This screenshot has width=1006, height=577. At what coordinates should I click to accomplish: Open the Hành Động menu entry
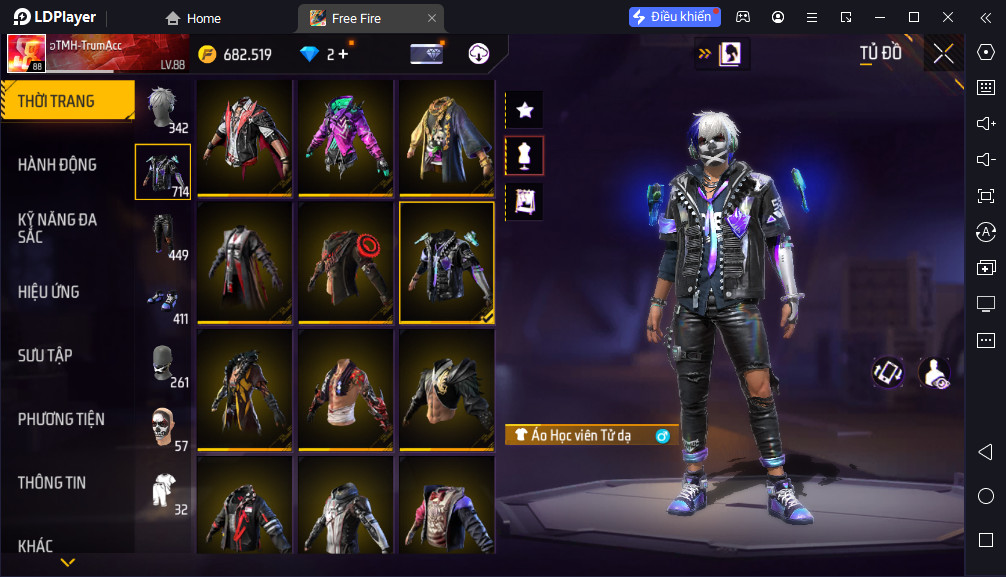point(58,165)
